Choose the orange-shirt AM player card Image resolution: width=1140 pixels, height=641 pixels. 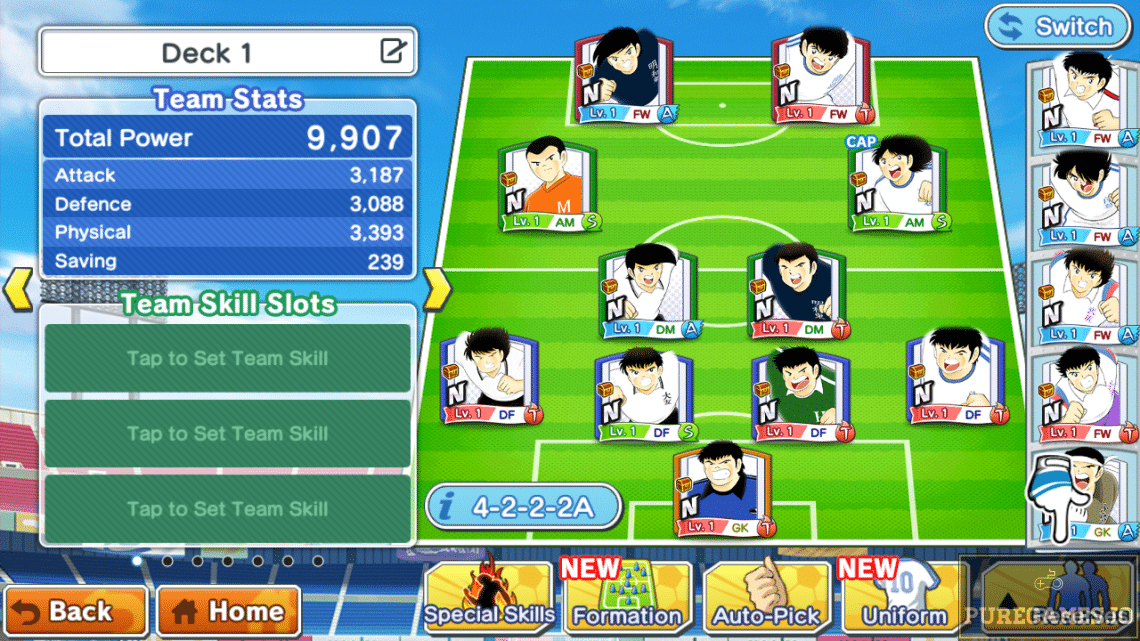pyautogui.click(x=547, y=186)
